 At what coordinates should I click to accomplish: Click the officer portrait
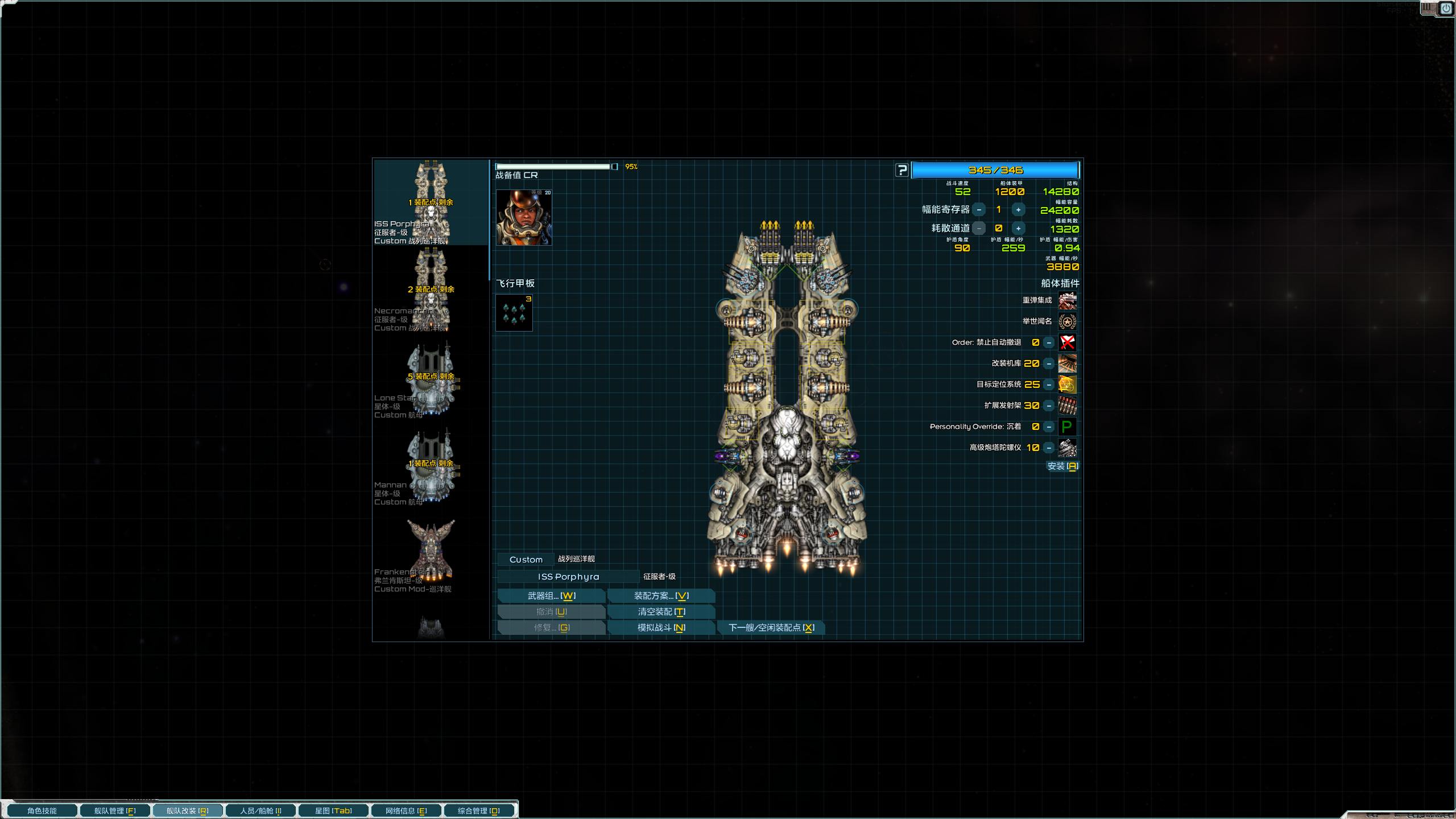pyautogui.click(x=523, y=218)
